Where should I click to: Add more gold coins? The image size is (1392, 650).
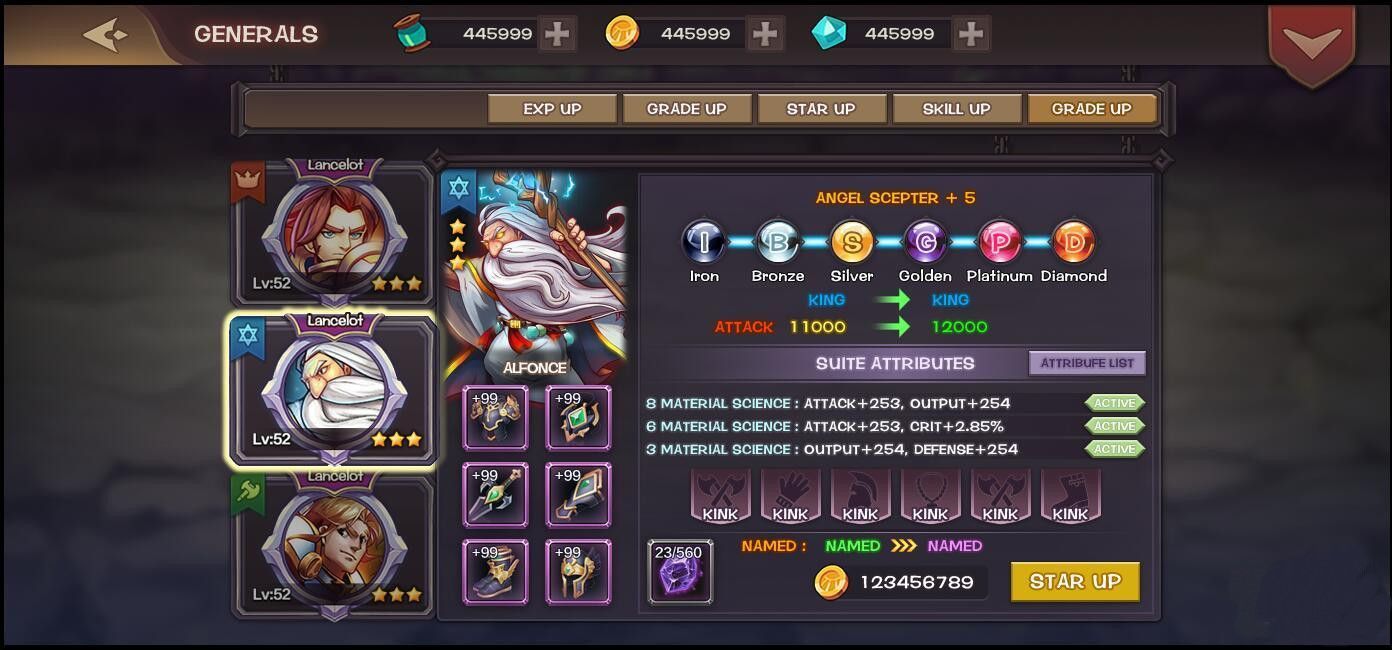765,34
